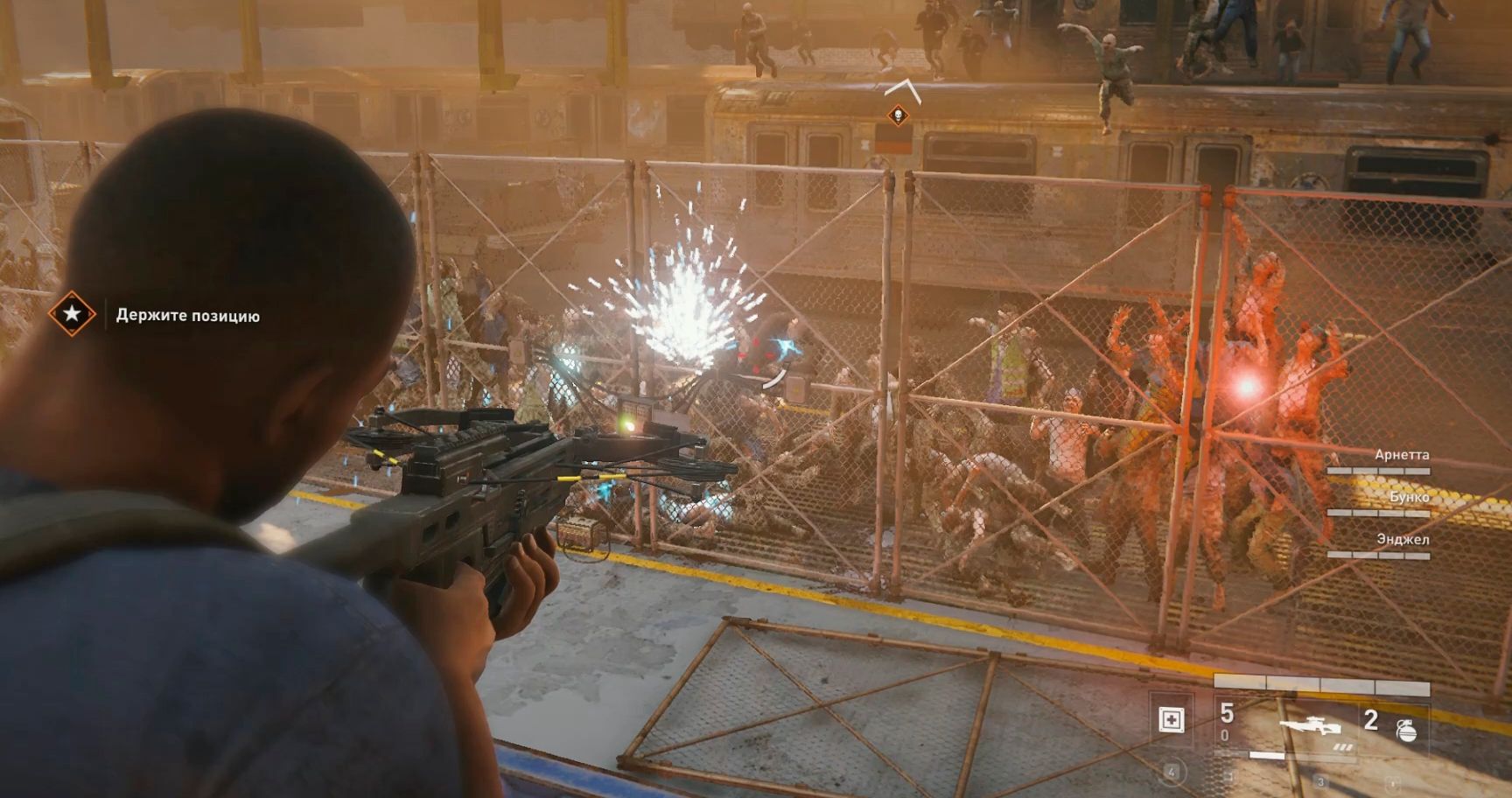Select the medkit slot
The image size is (1512, 798).
coord(1171,720)
